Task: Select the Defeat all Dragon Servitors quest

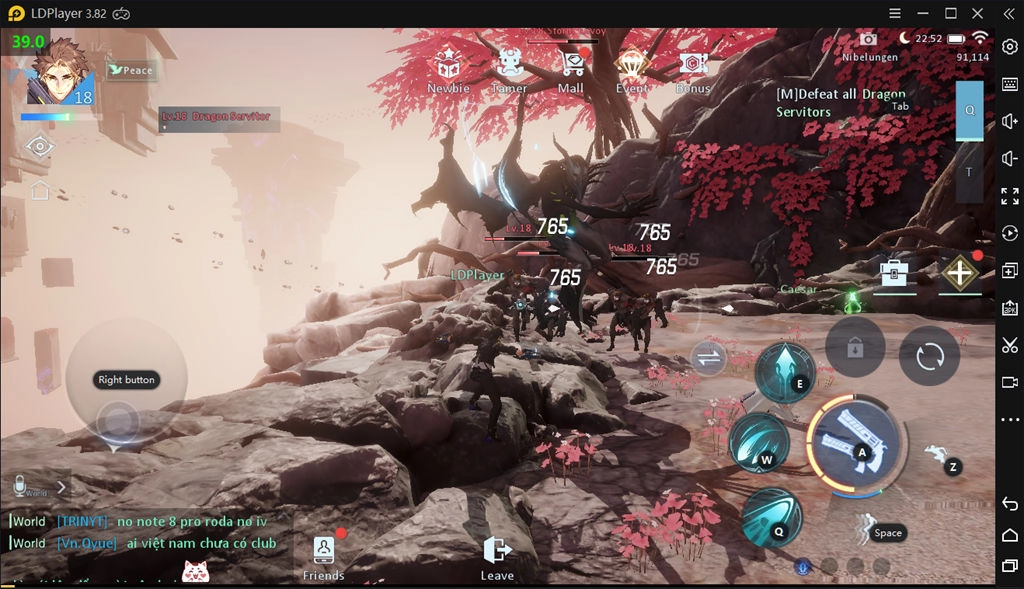Action: [x=840, y=102]
